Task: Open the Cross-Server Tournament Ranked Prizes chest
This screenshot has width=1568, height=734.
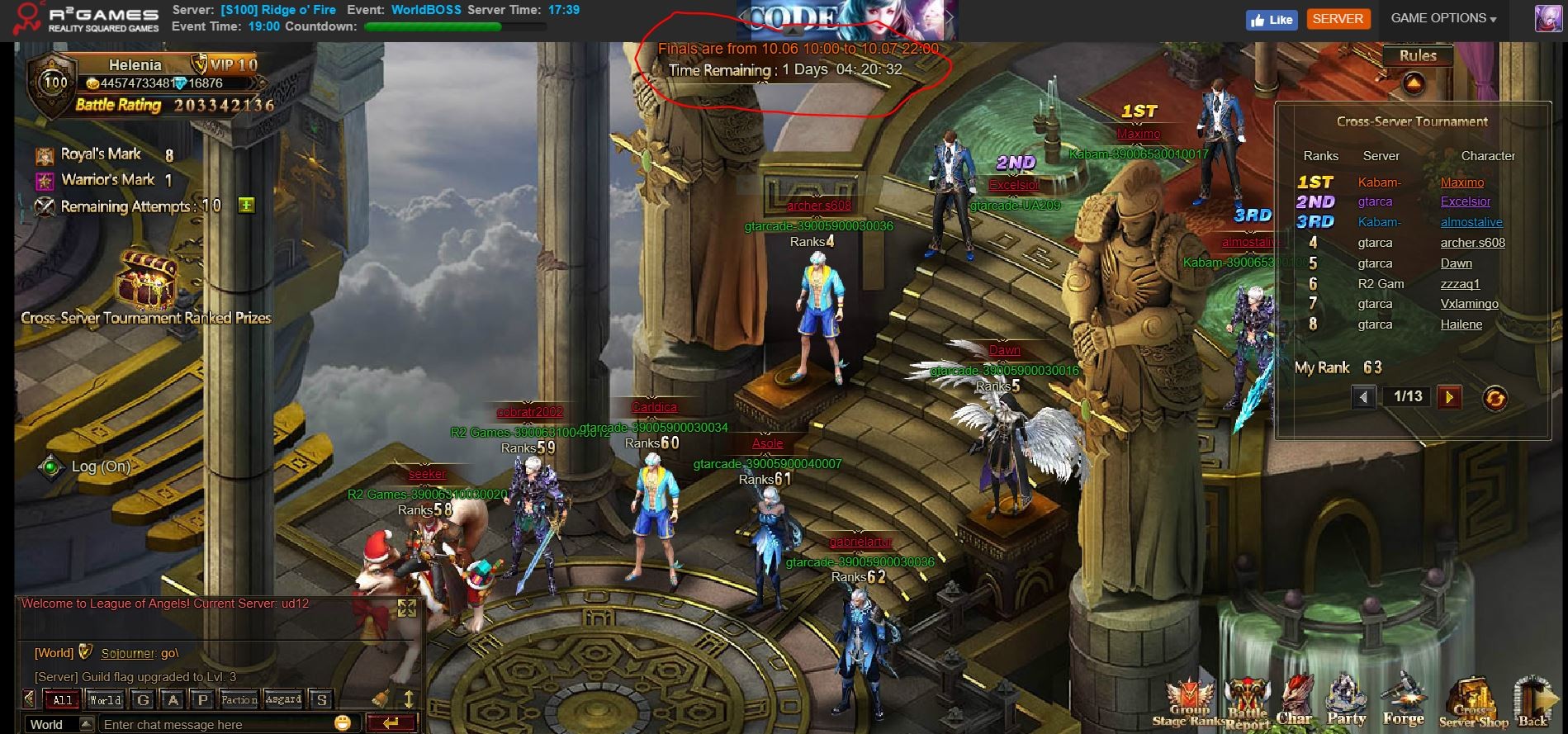Action: point(146,281)
